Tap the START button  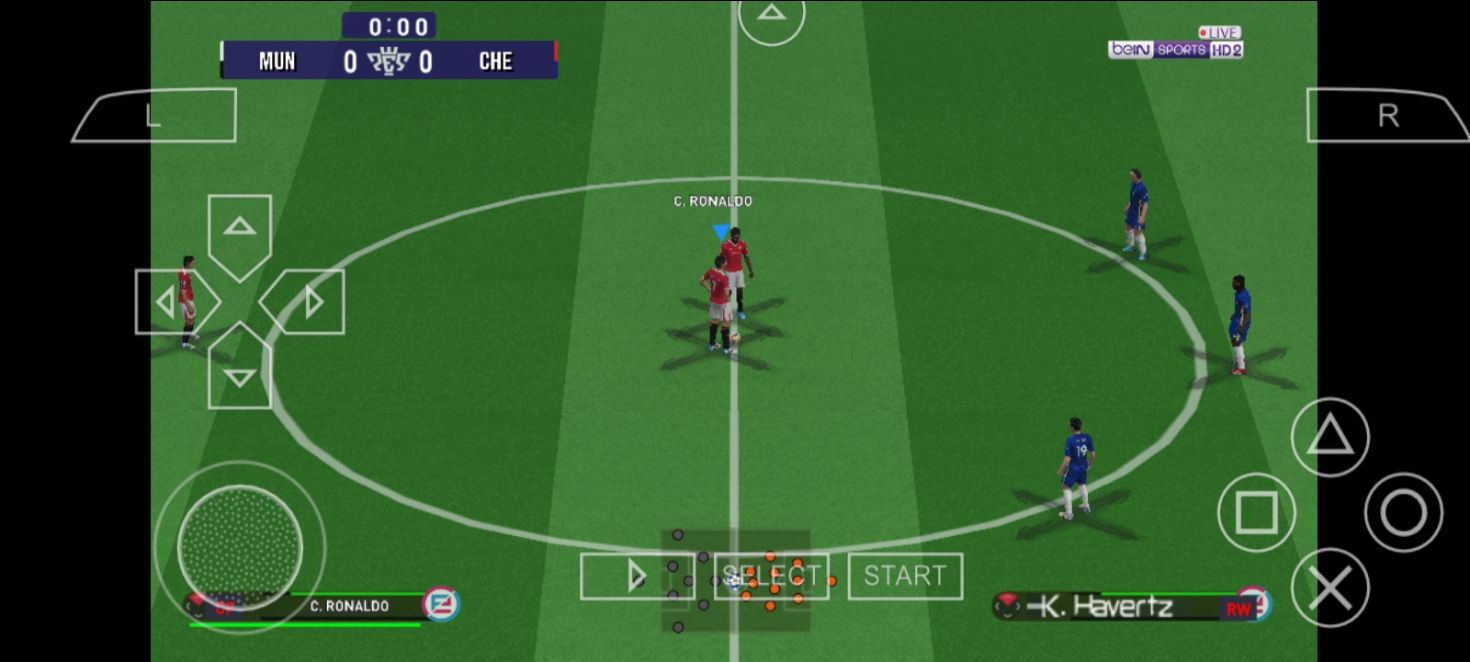coord(905,576)
